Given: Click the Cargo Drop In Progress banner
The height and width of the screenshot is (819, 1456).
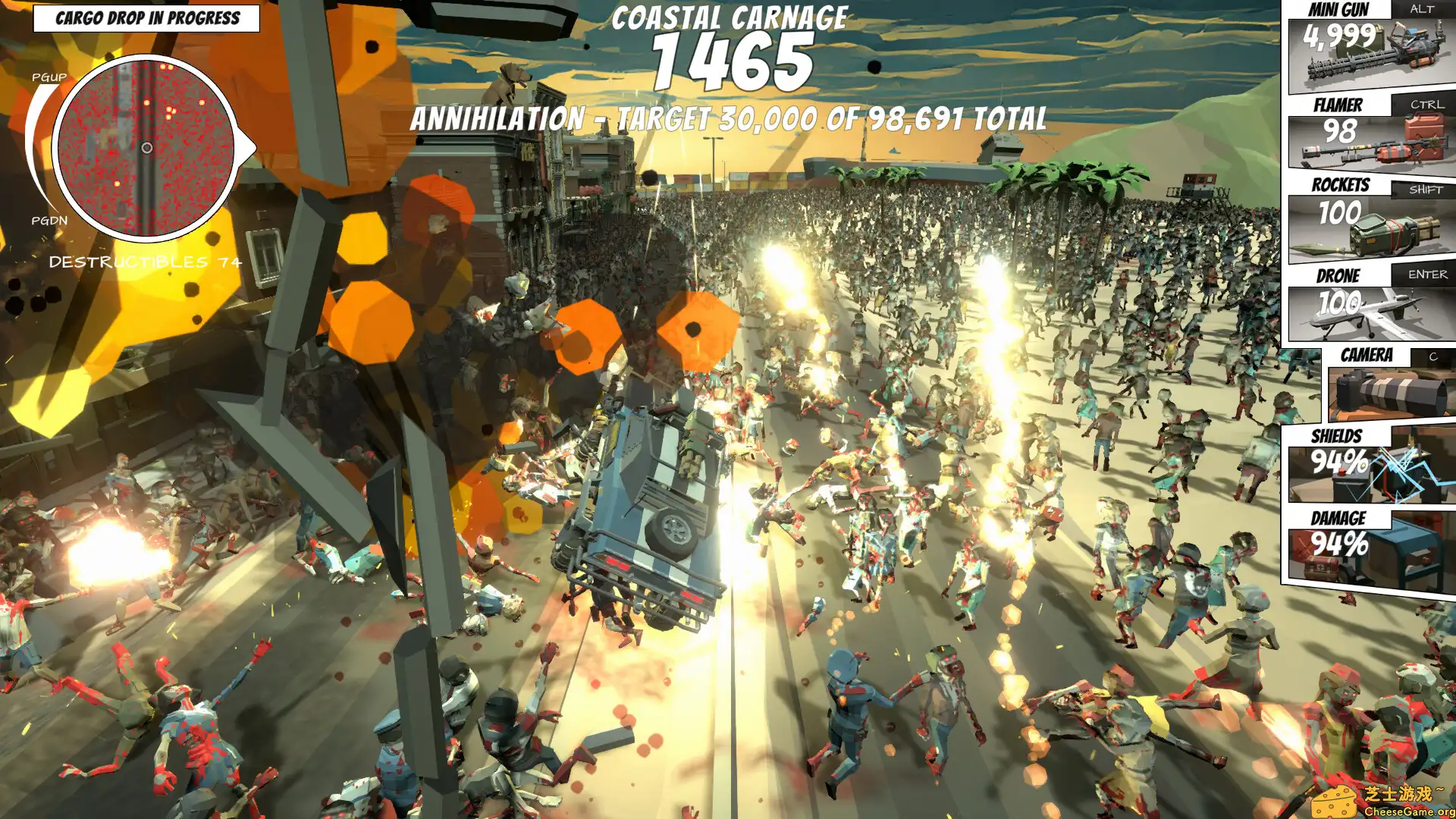Looking at the screenshot, I should (x=148, y=17).
